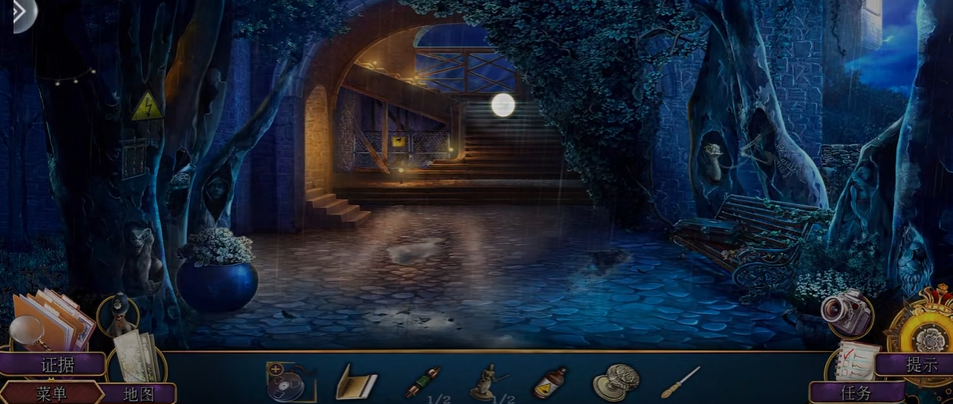953x404 pixels.
Task: Pick the fuse item in inventory
Action: pyautogui.click(x=423, y=382)
